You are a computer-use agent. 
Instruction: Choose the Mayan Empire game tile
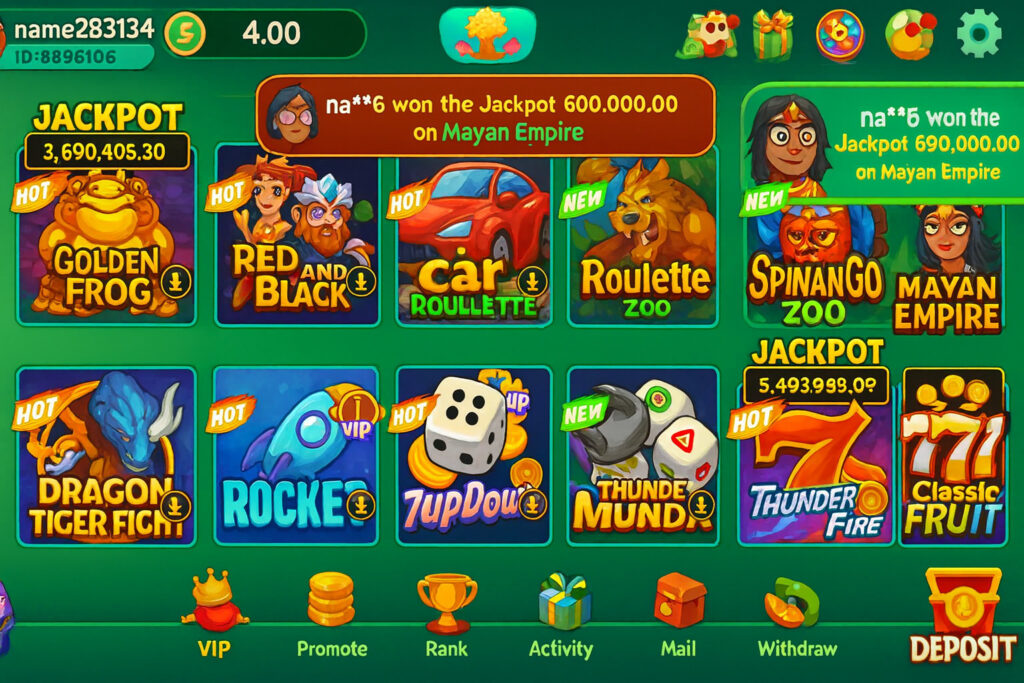click(x=946, y=270)
